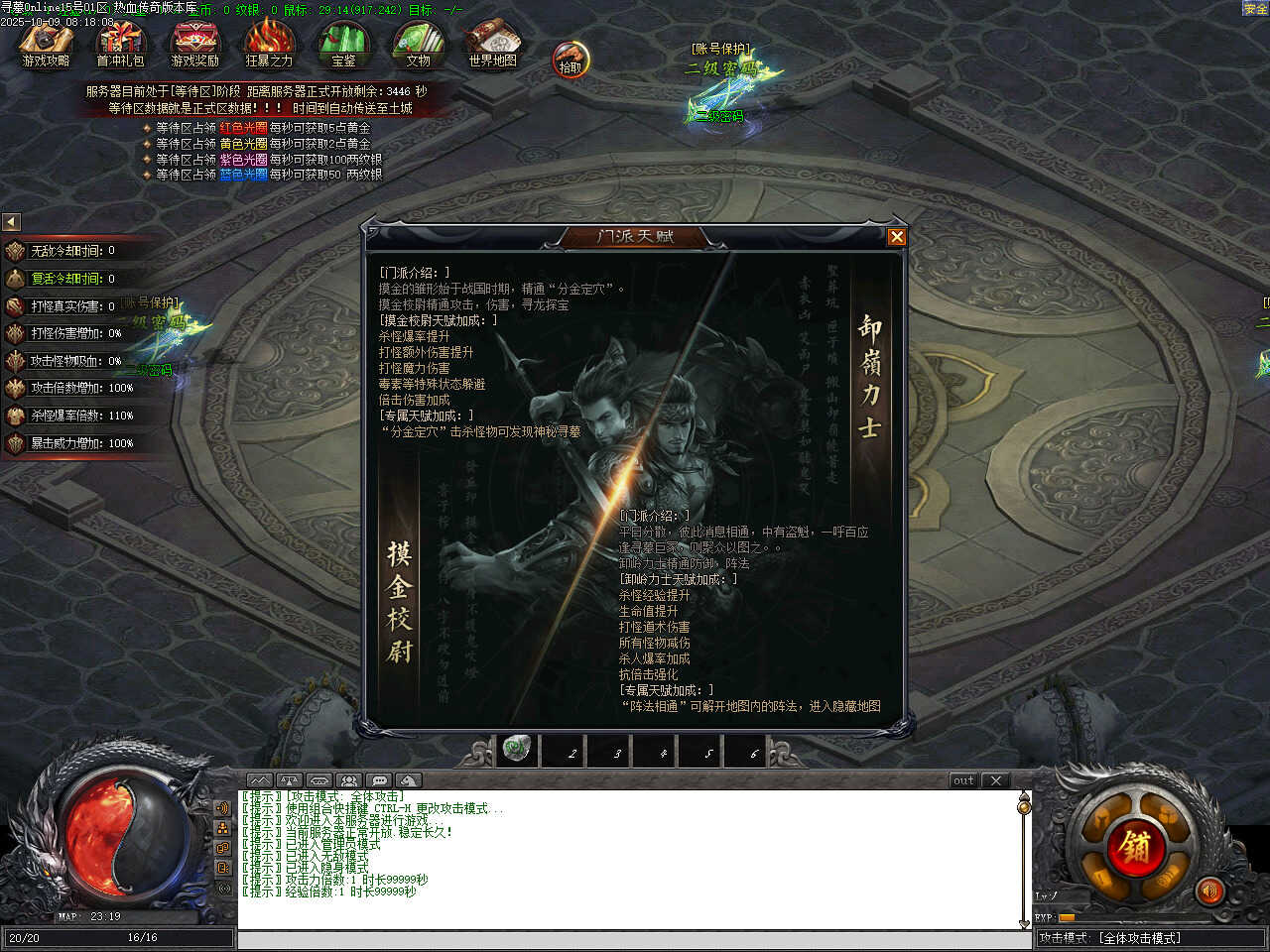Open the 首冲礼包 gift pack
Screen dimensions: 1270x952
[x=120, y=43]
